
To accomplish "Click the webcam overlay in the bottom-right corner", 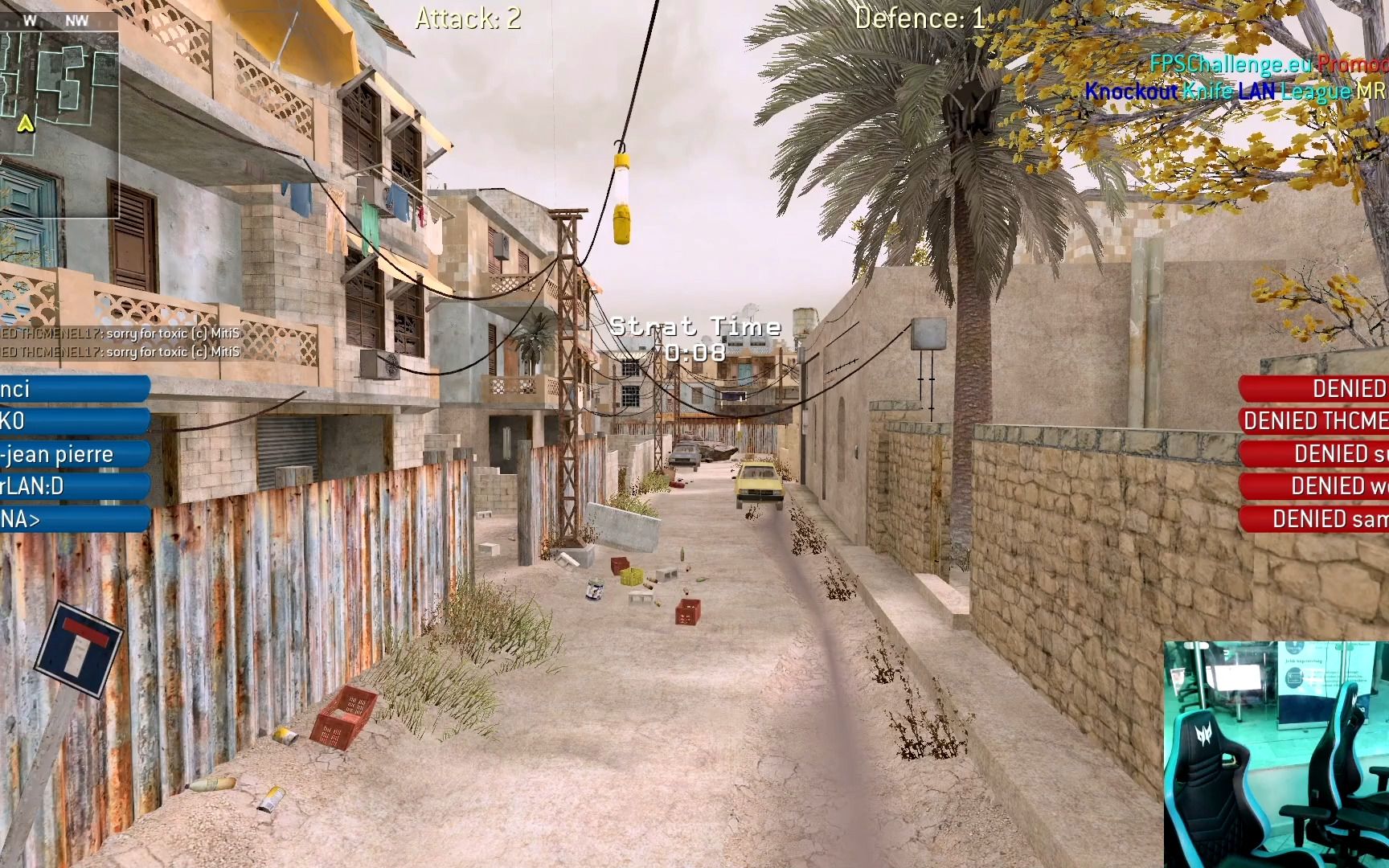I will 1278,751.
